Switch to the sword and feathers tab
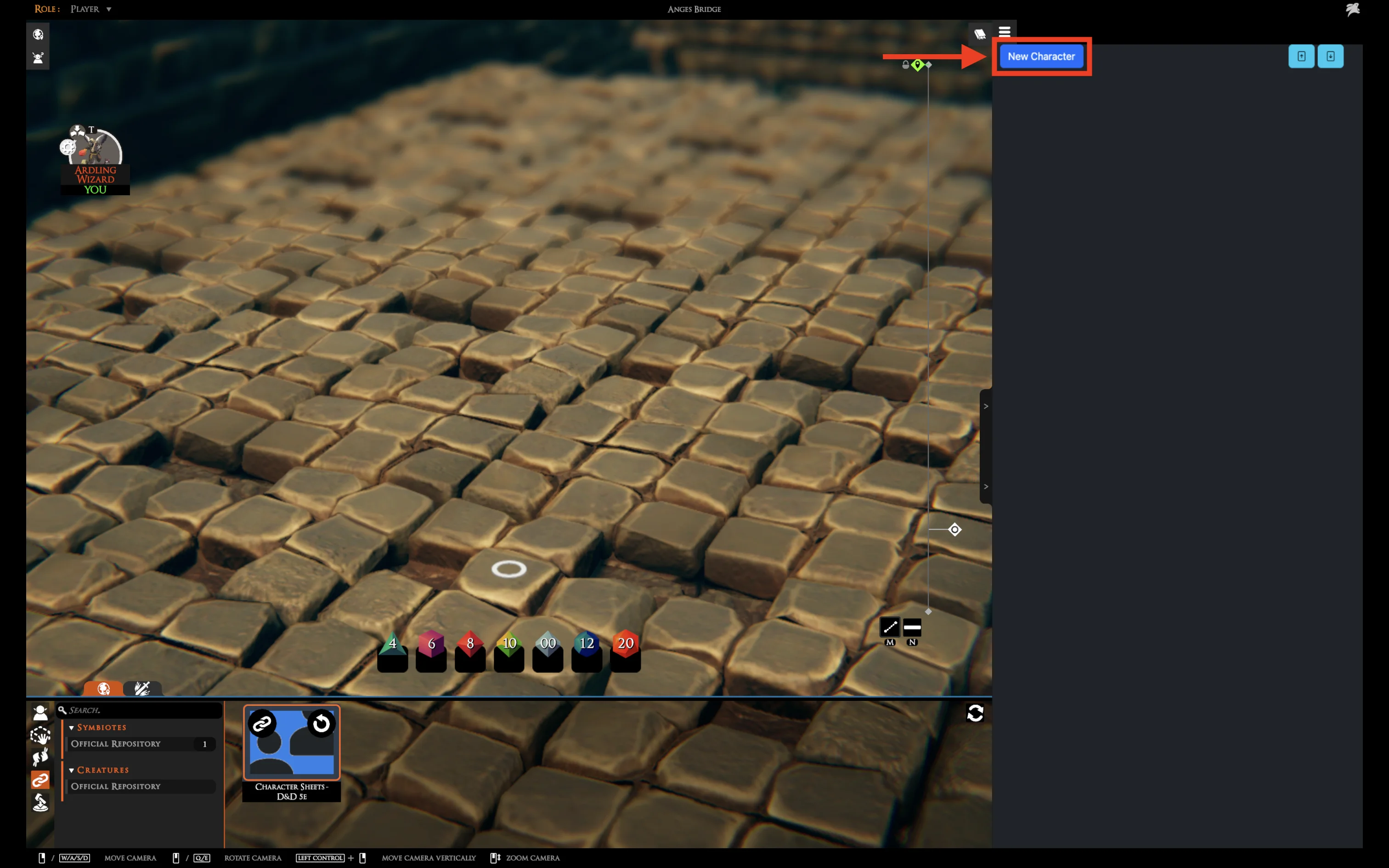This screenshot has width=1389, height=868. click(x=142, y=688)
